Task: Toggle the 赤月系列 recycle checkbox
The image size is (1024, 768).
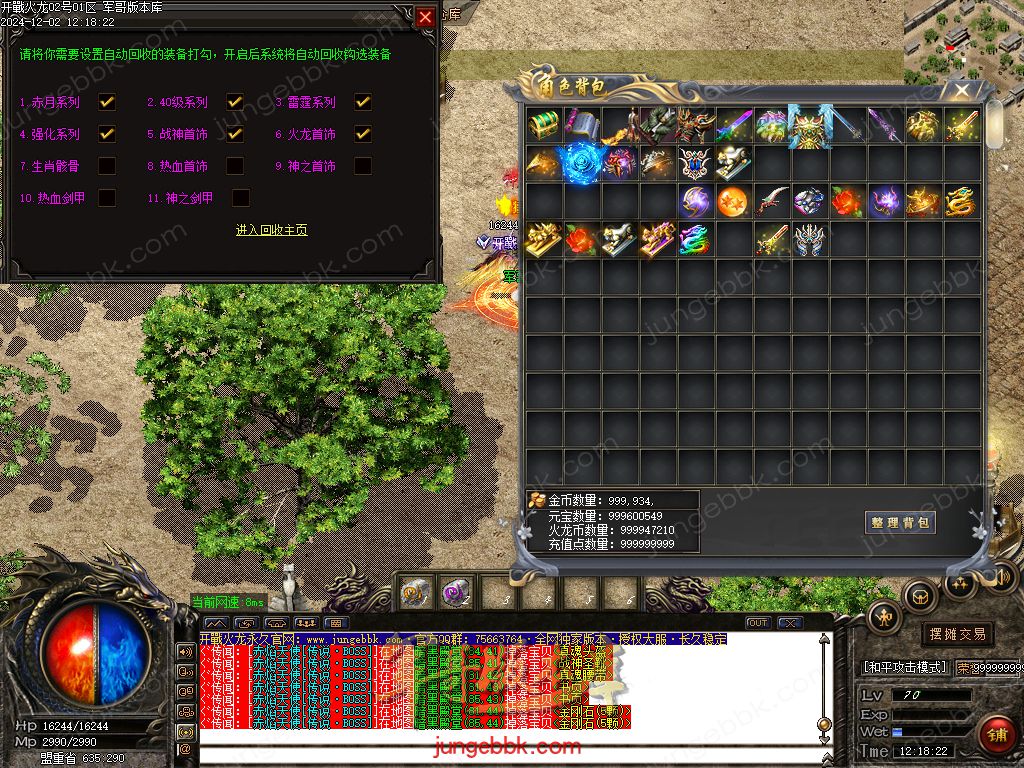Action: [x=107, y=102]
